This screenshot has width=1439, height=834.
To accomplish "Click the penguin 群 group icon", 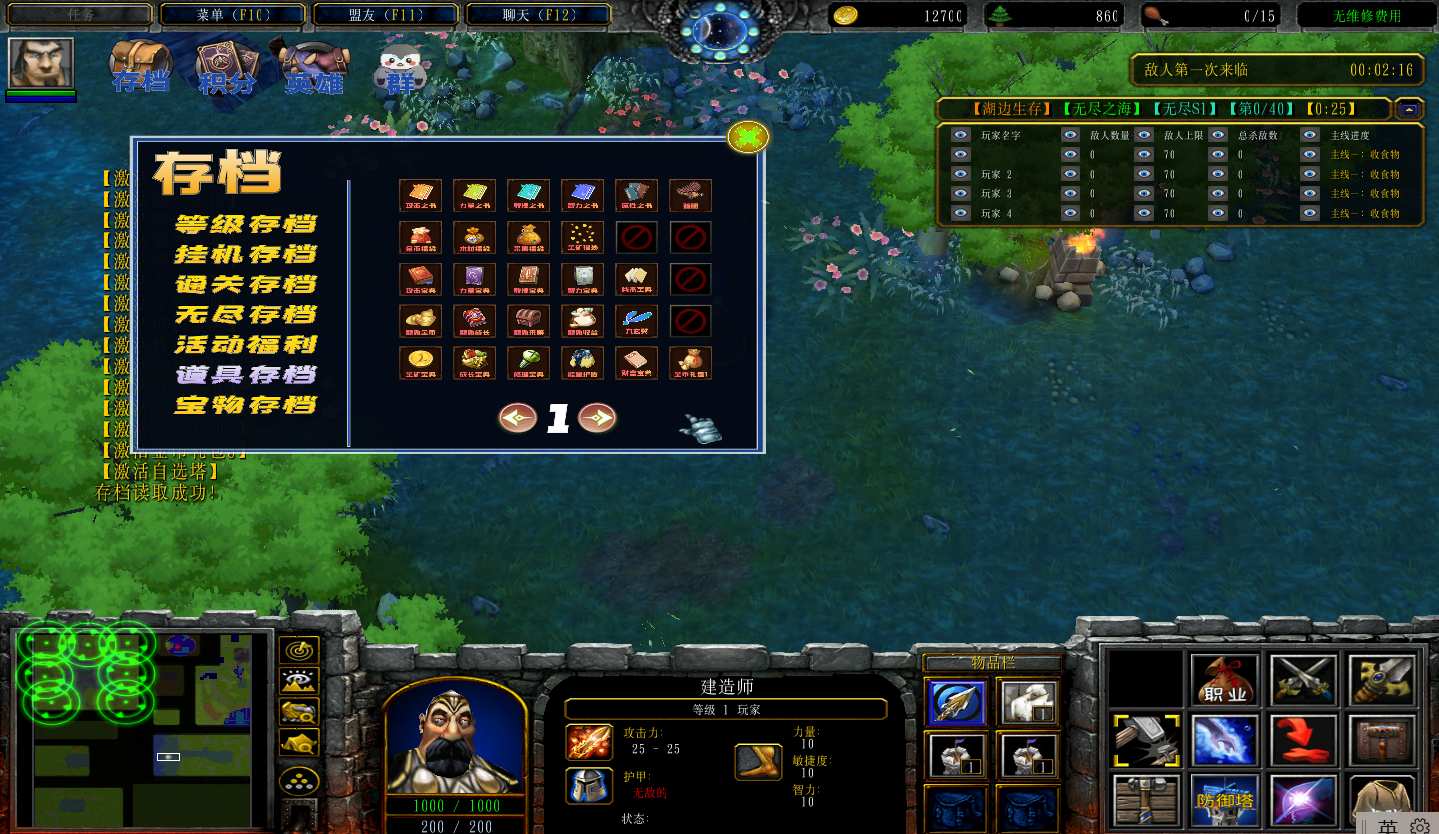I will pyautogui.click(x=399, y=70).
